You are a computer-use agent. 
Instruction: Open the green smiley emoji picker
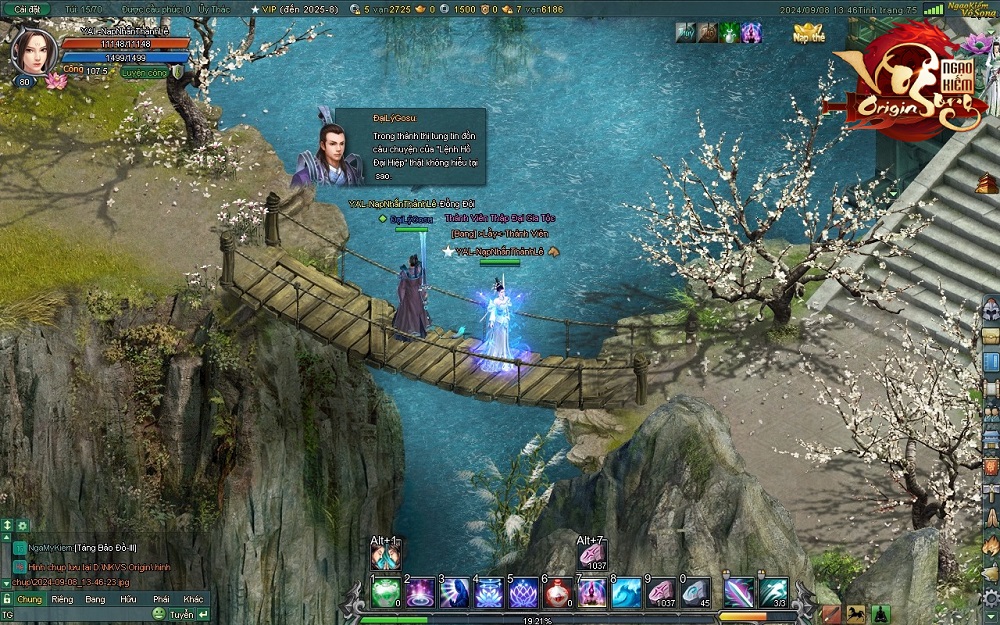coord(159,614)
